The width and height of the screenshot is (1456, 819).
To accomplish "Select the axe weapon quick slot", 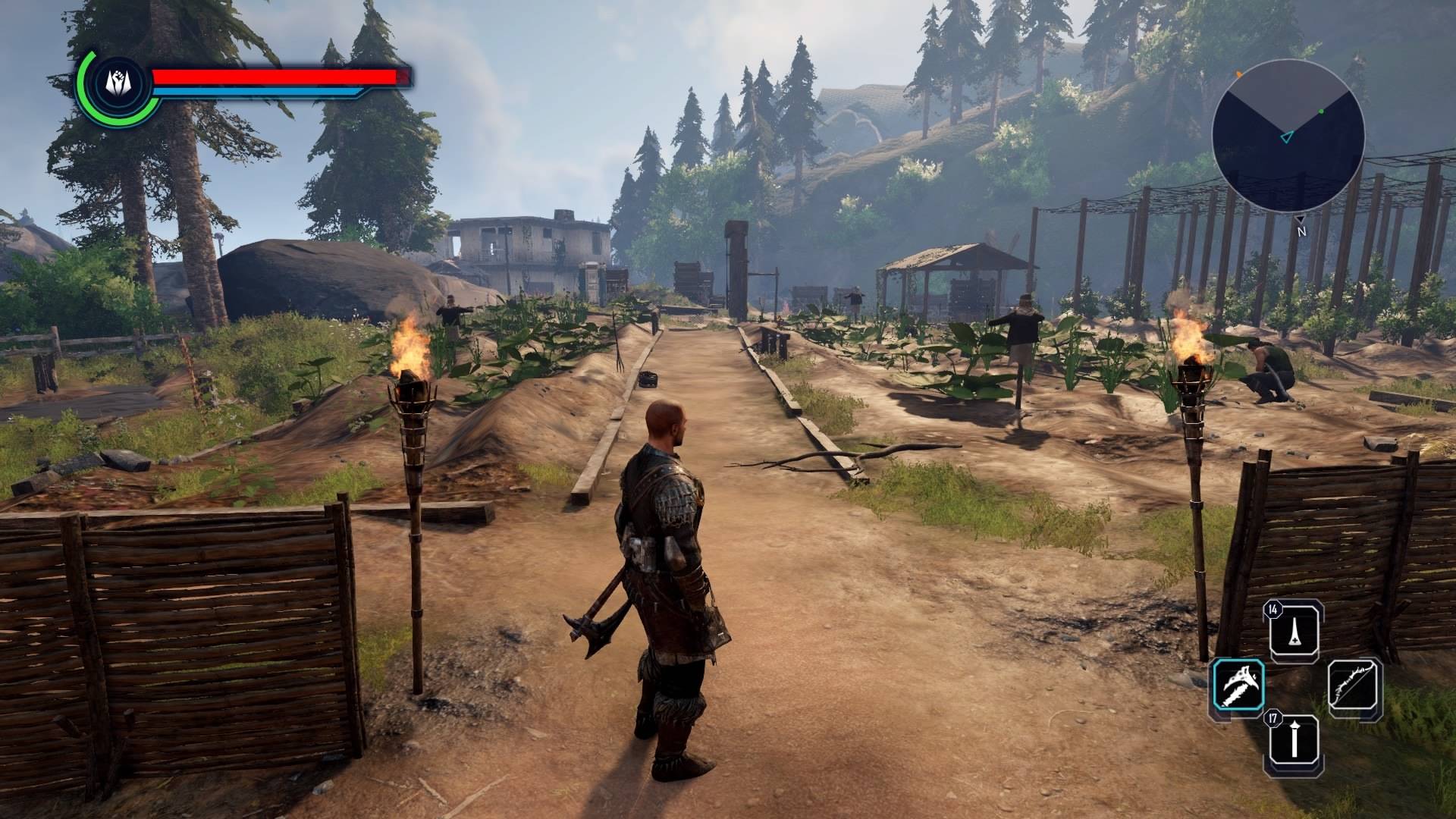I will [1239, 685].
